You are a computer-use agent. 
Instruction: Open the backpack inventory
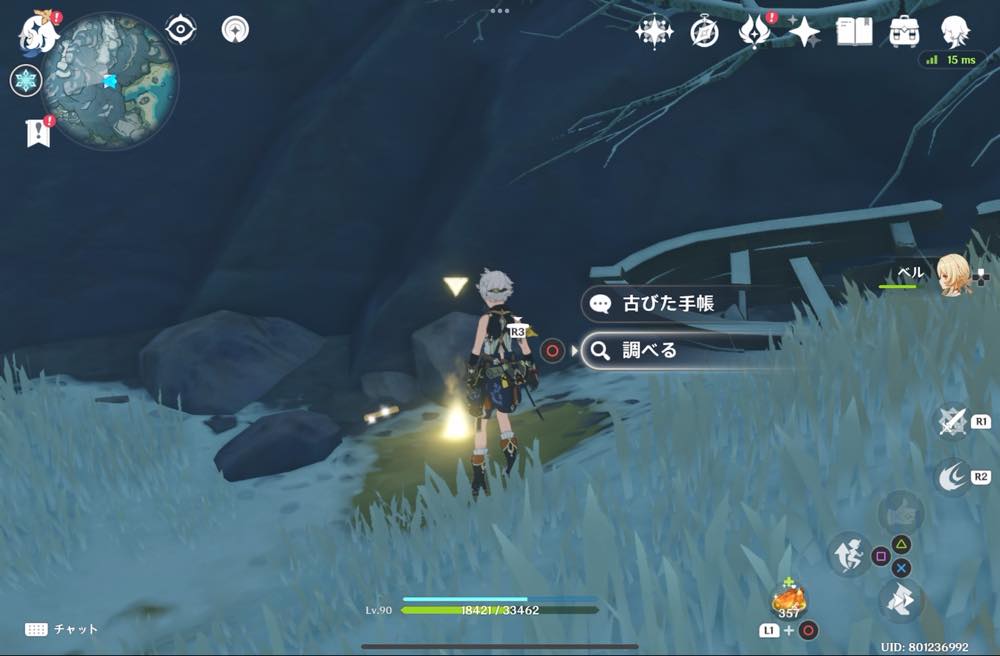904,32
